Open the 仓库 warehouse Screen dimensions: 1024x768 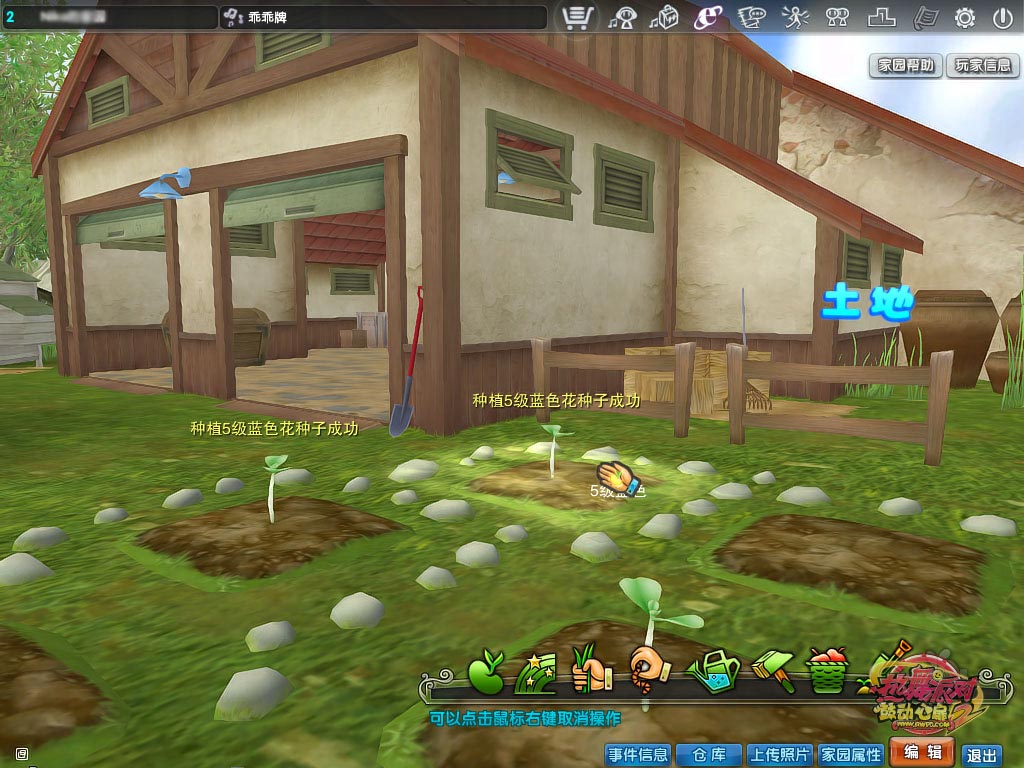[707, 754]
